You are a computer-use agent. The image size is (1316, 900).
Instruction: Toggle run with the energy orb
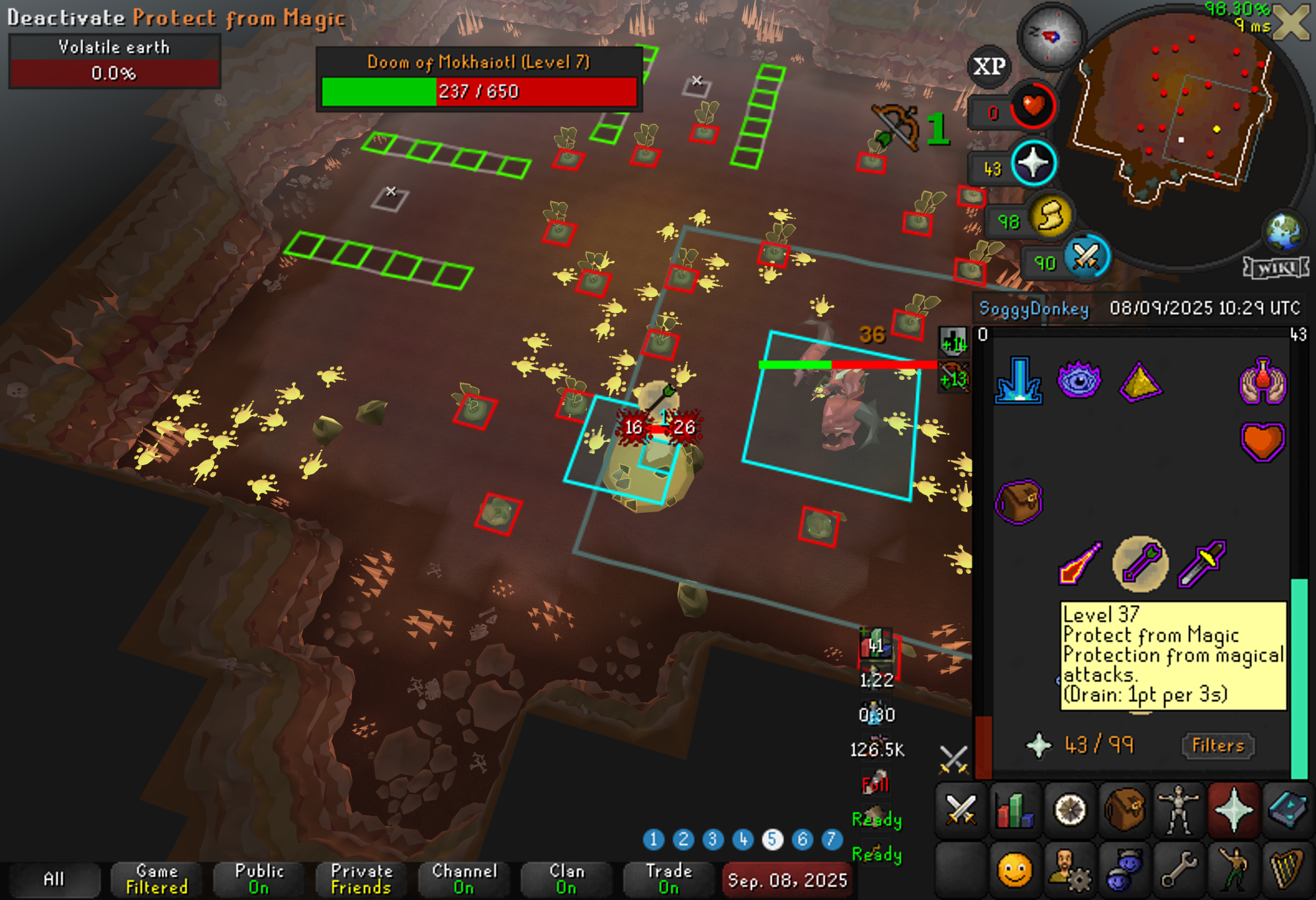tap(1050, 216)
